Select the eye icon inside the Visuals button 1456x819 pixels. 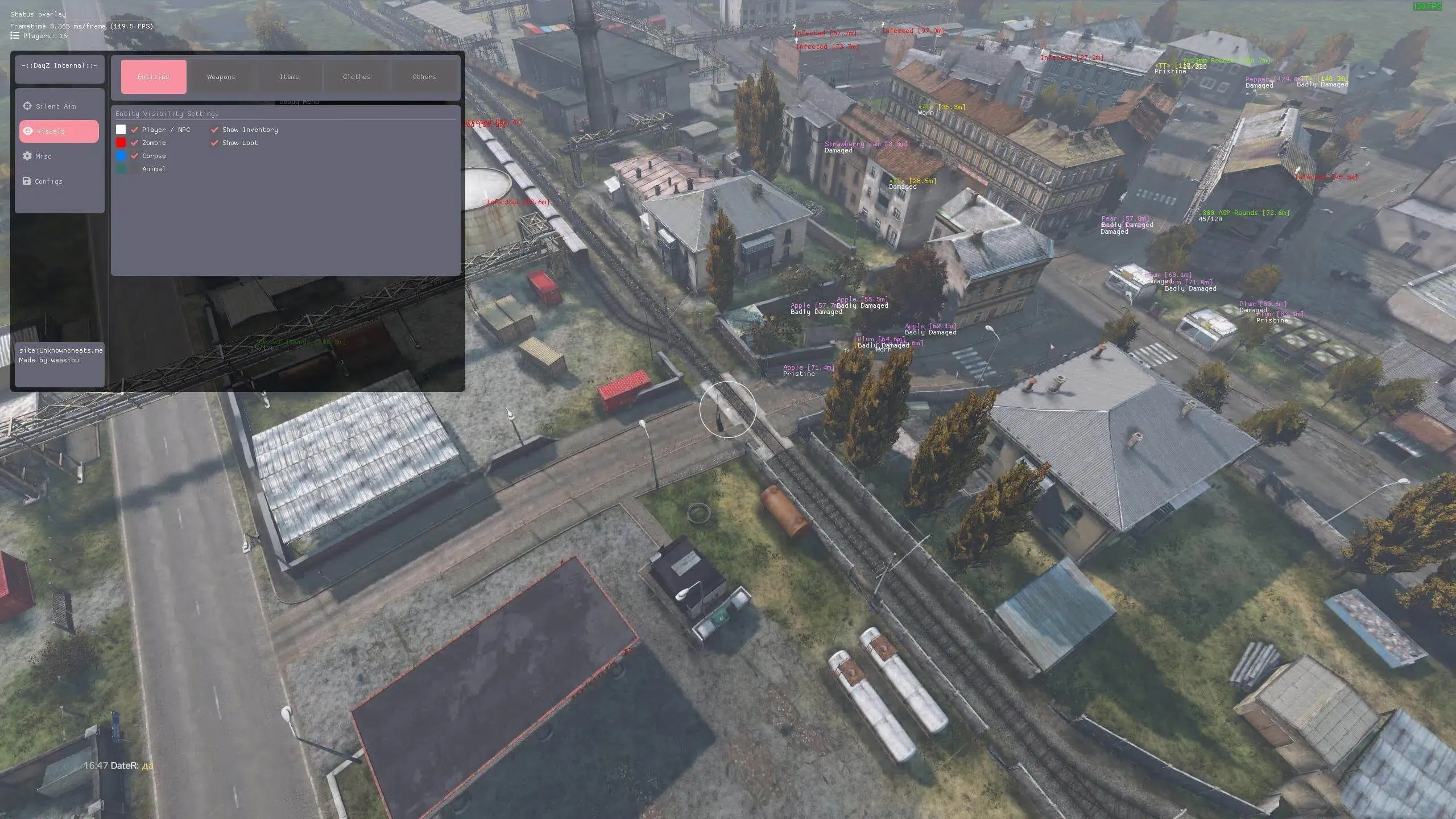tap(27, 131)
